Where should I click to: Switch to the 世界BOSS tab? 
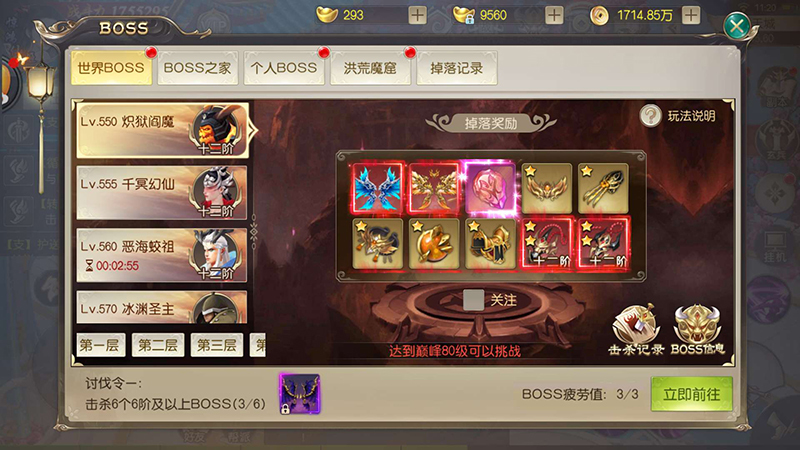pos(112,68)
